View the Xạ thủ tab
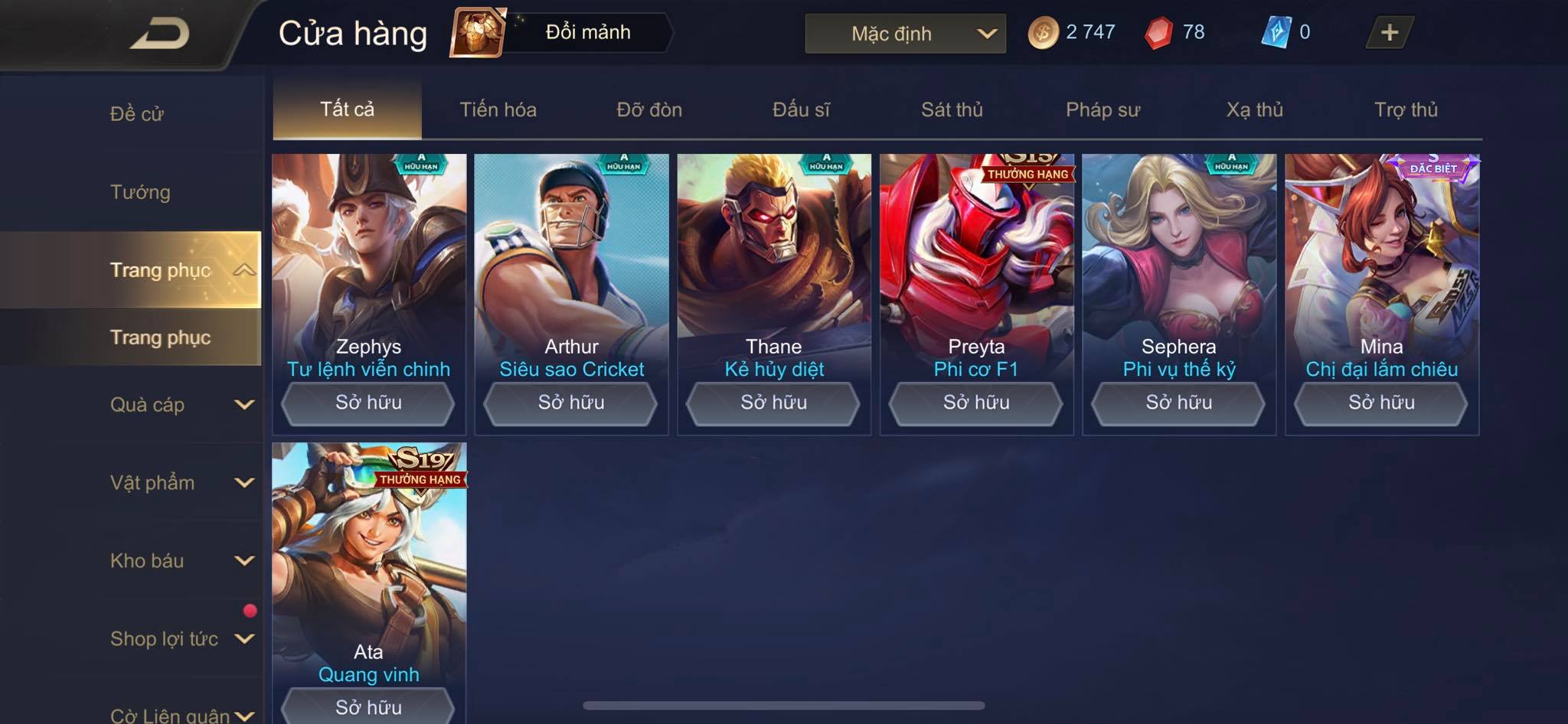Screen dimensions: 1568x724 point(1254,109)
